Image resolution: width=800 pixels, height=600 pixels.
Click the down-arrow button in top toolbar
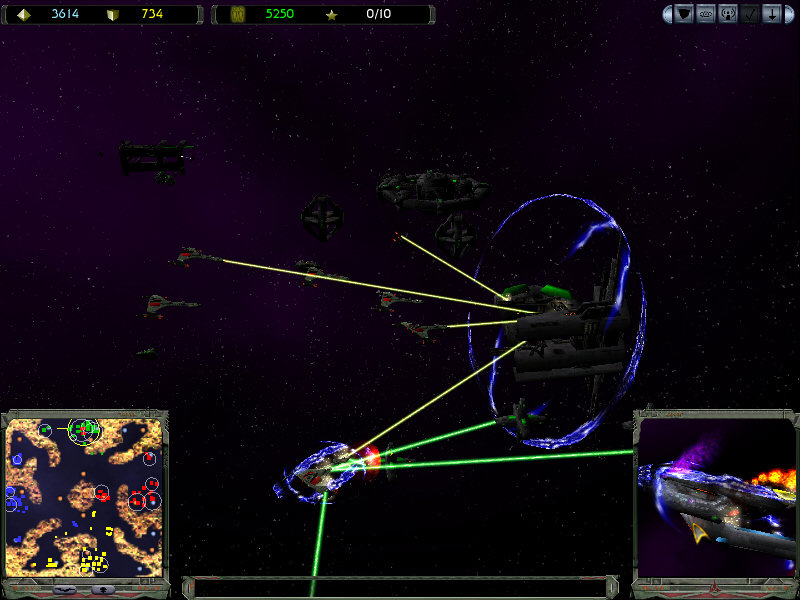772,14
